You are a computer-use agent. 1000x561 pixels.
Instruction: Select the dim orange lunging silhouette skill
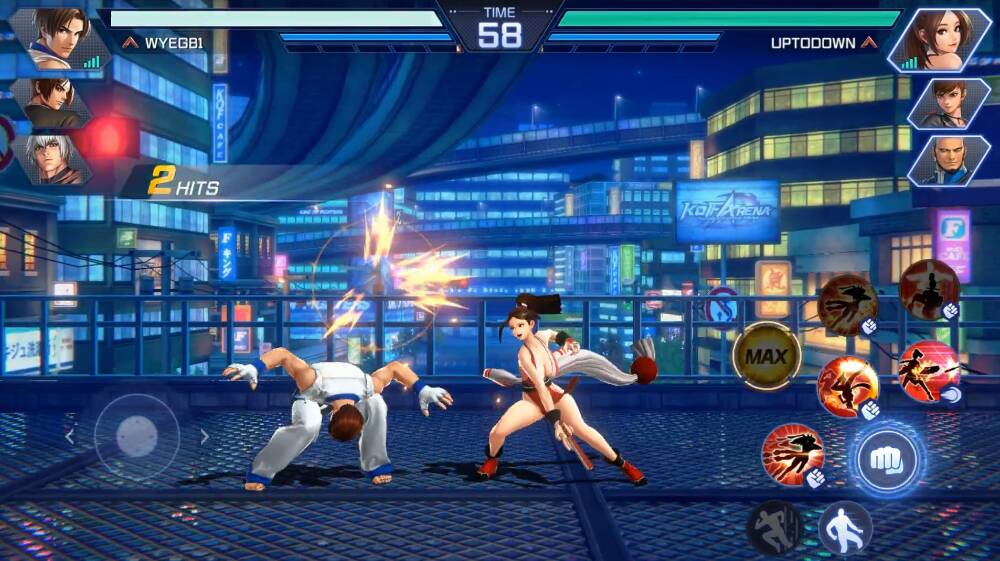click(847, 303)
